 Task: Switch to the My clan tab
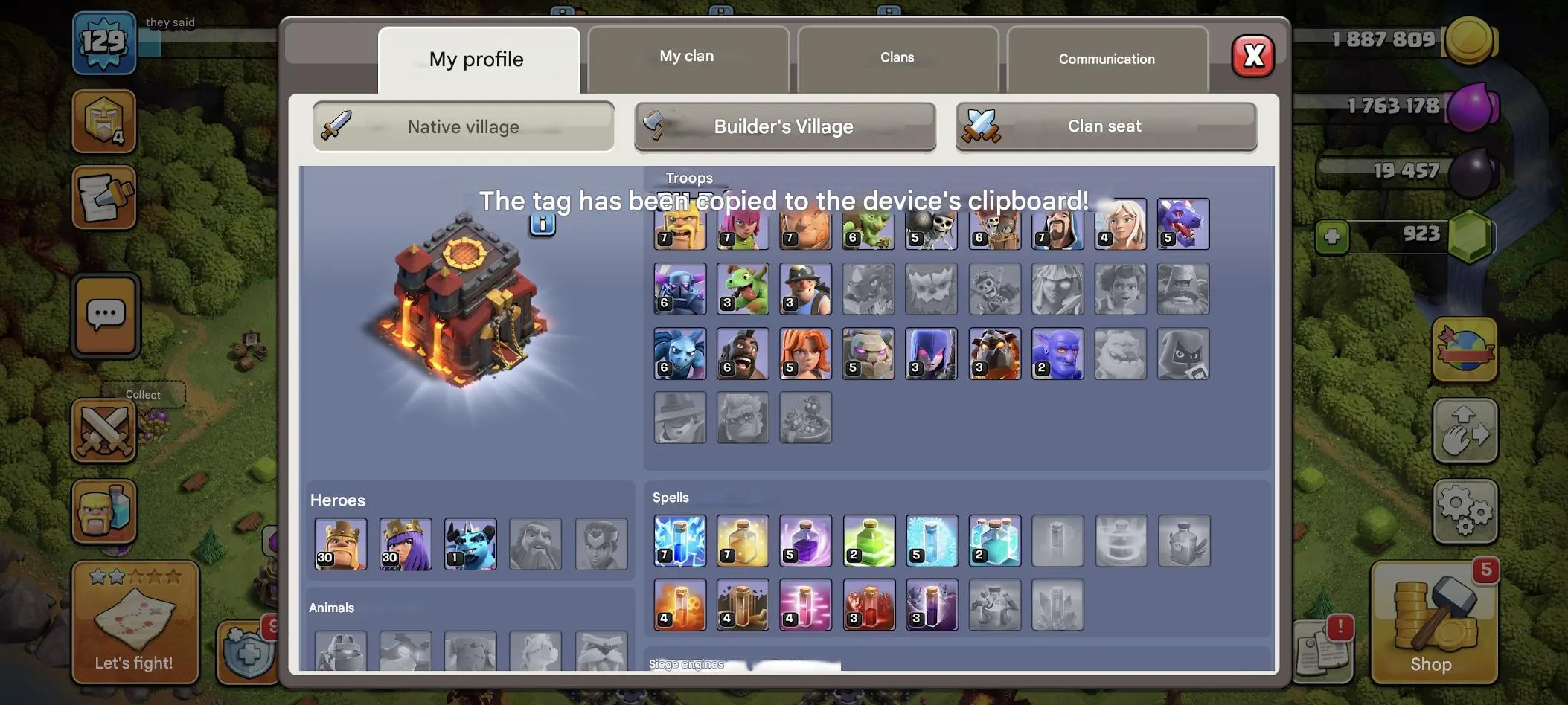[x=685, y=55]
